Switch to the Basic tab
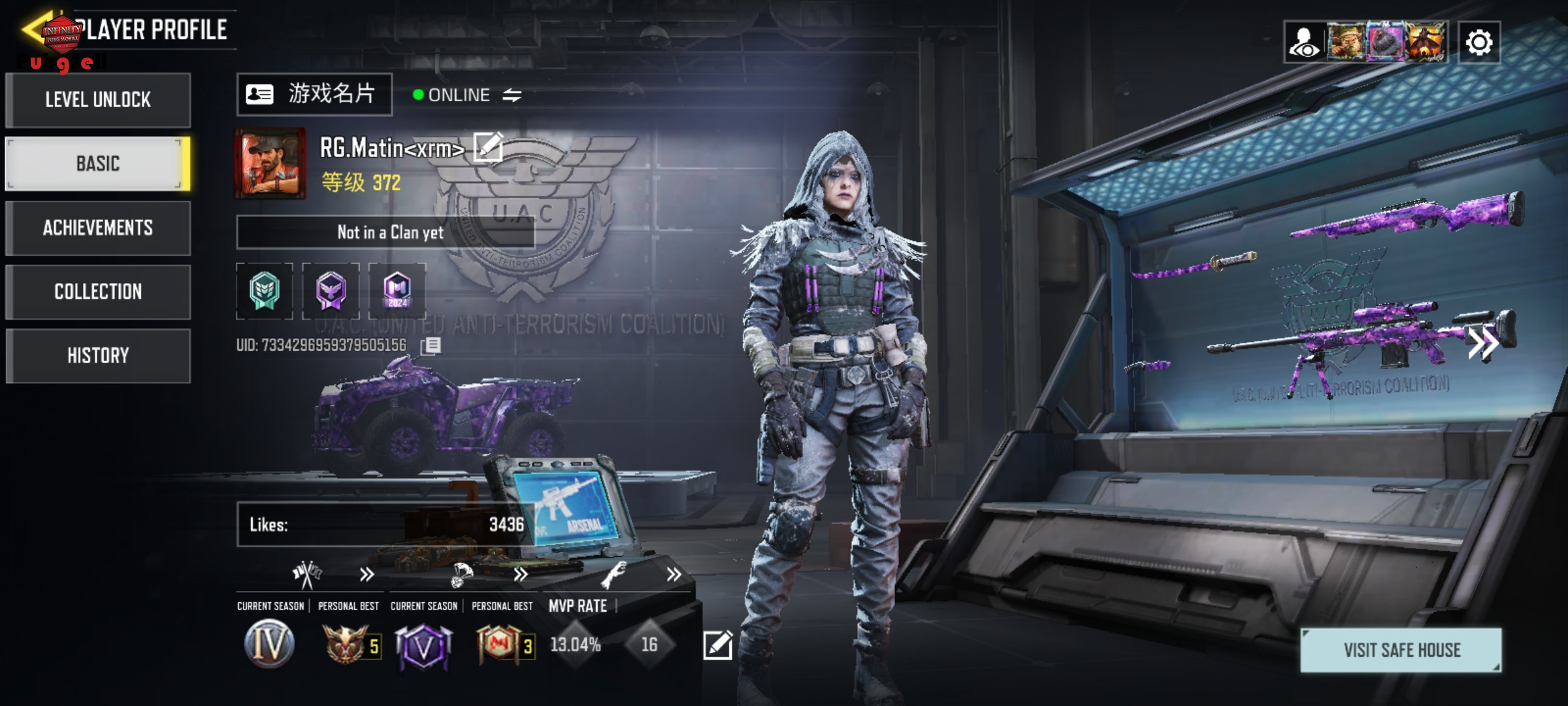Screen dimensions: 1568x706 tap(98, 163)
